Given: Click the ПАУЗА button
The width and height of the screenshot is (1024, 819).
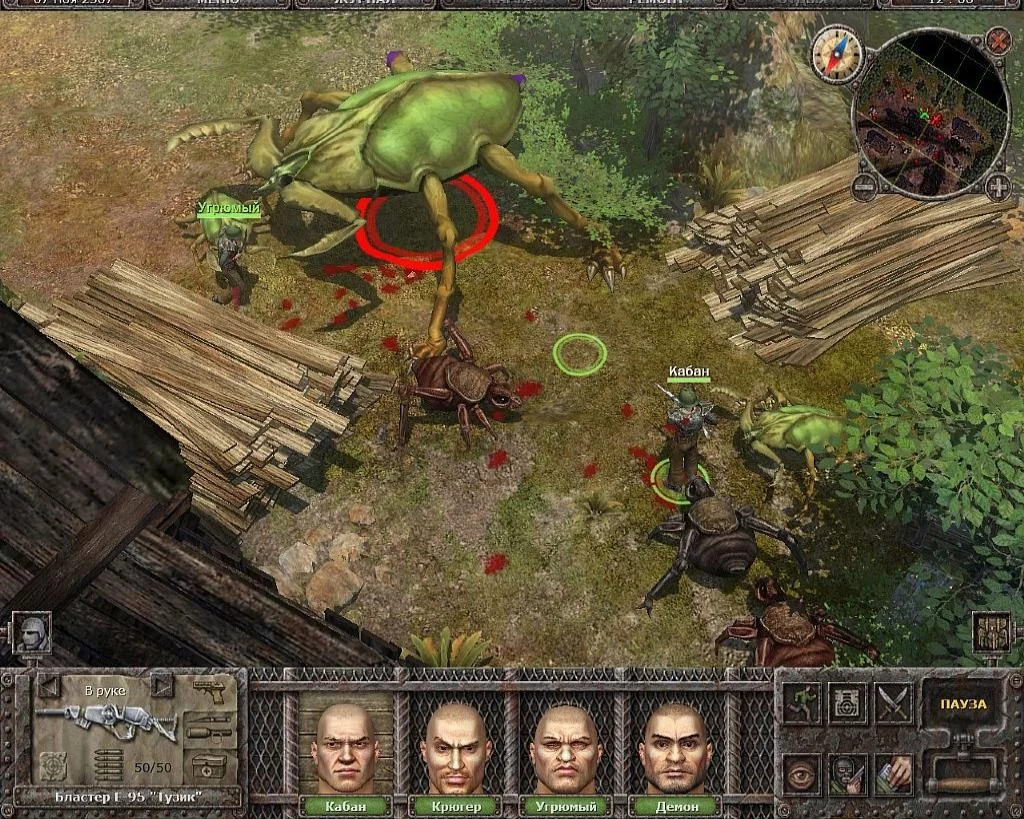Looking at the screenshot, I should click(x=963, y=704).
